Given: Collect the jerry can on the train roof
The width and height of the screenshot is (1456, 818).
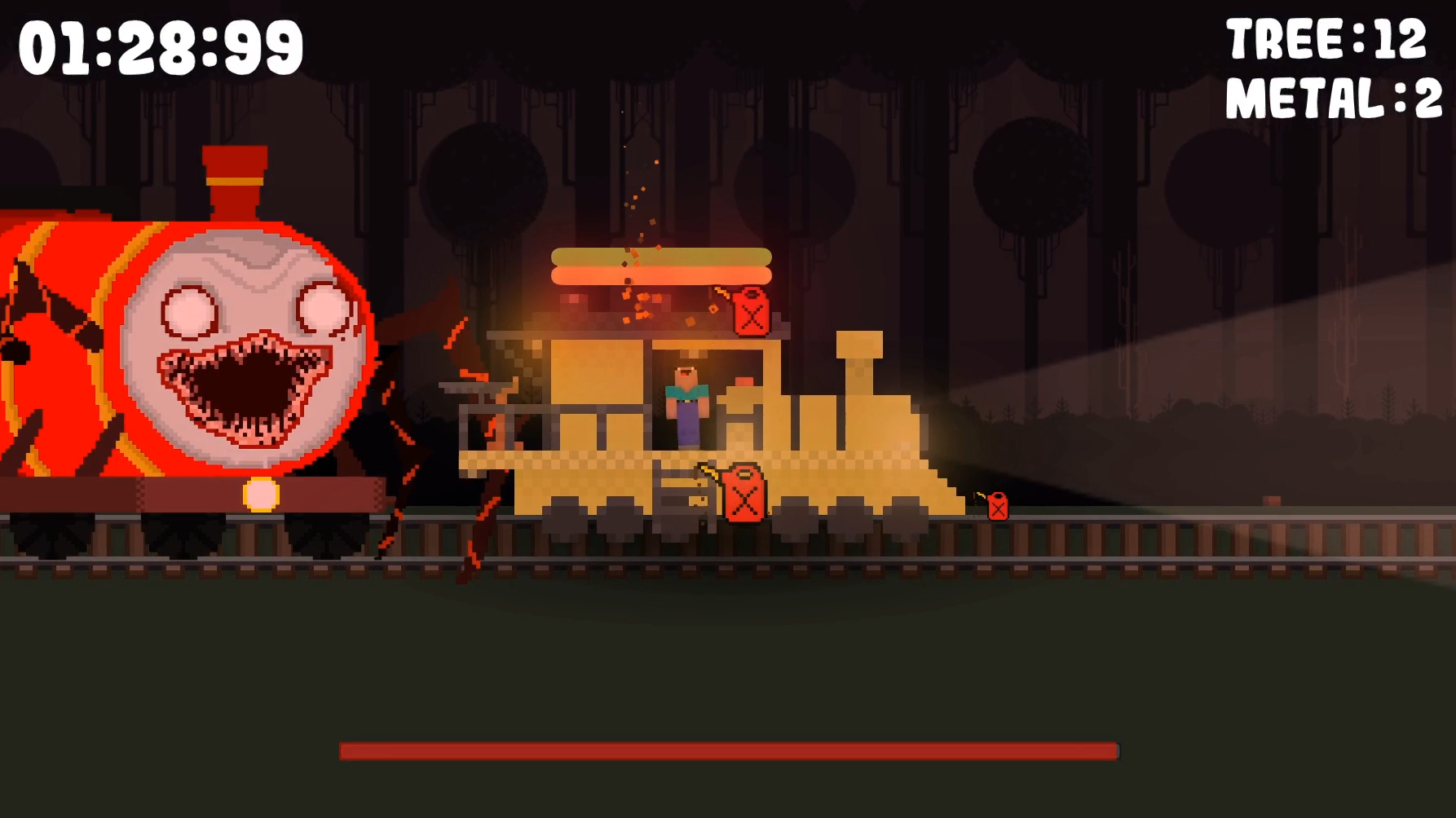Looking at the screenshot, I should pos(752,311).
